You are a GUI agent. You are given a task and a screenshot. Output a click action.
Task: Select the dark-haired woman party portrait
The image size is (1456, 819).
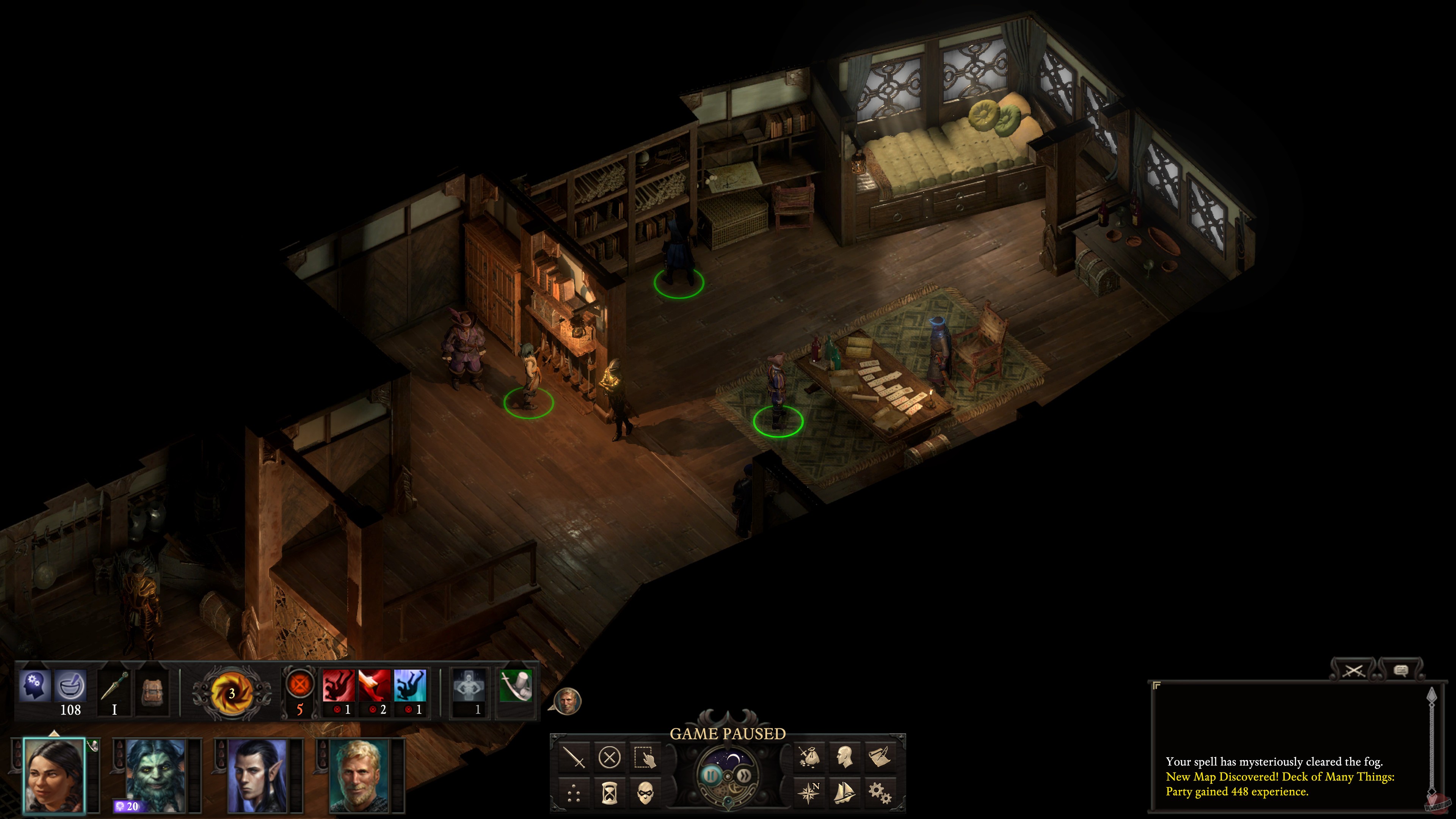[x=54, y=775]
